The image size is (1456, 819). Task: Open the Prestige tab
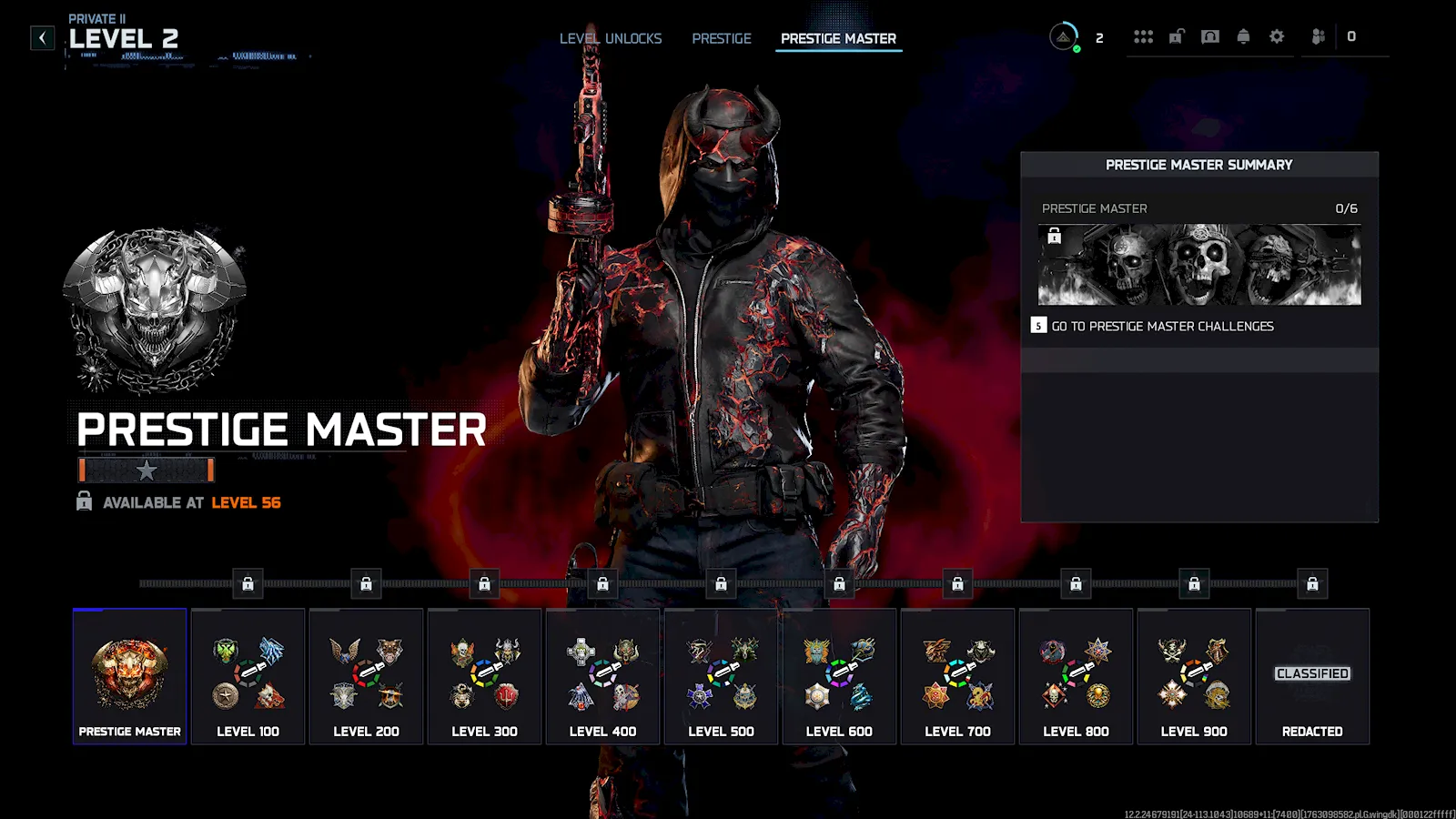(722, 38)
